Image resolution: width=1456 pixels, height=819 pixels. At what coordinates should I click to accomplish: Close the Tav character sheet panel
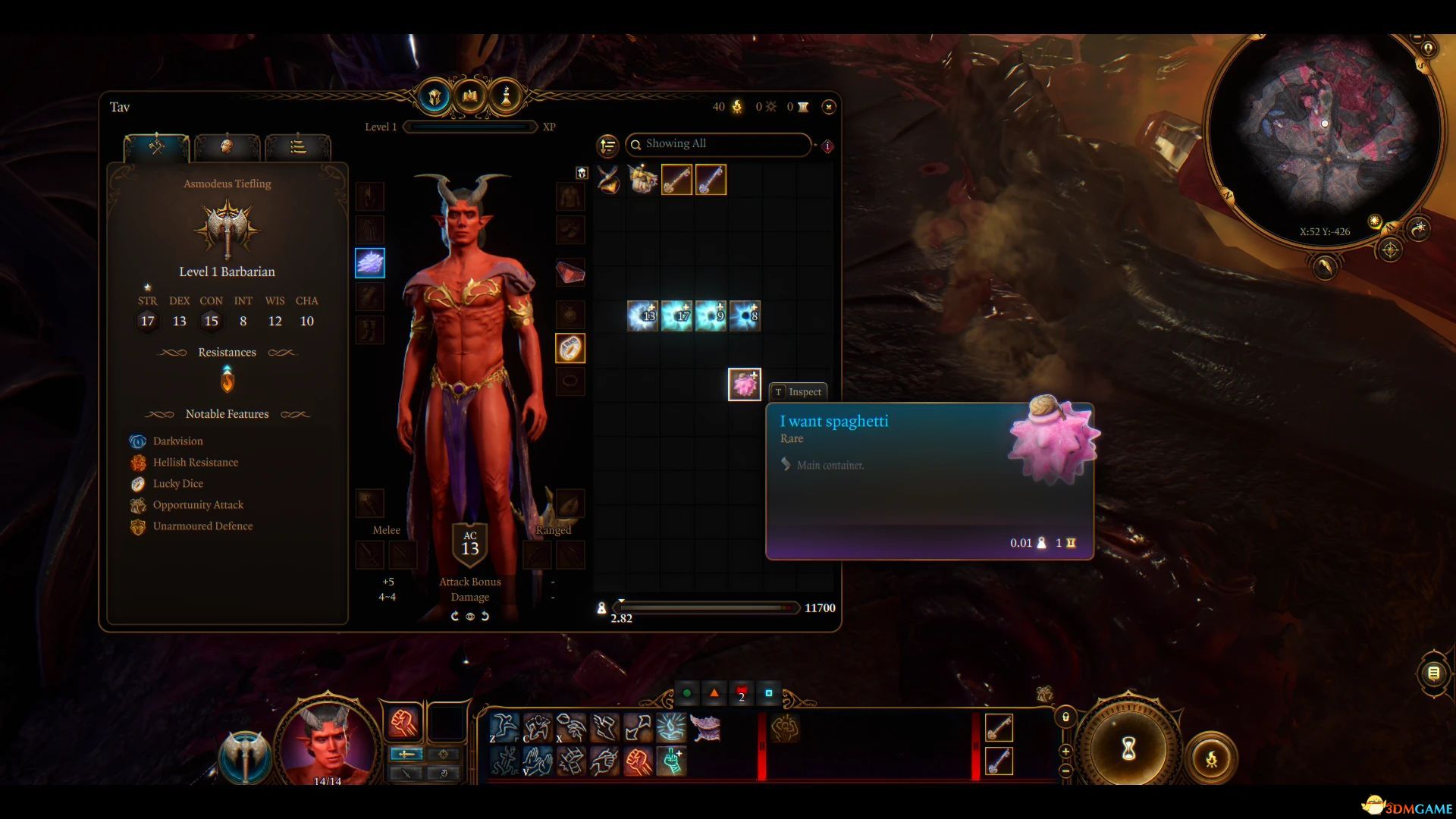829,107
